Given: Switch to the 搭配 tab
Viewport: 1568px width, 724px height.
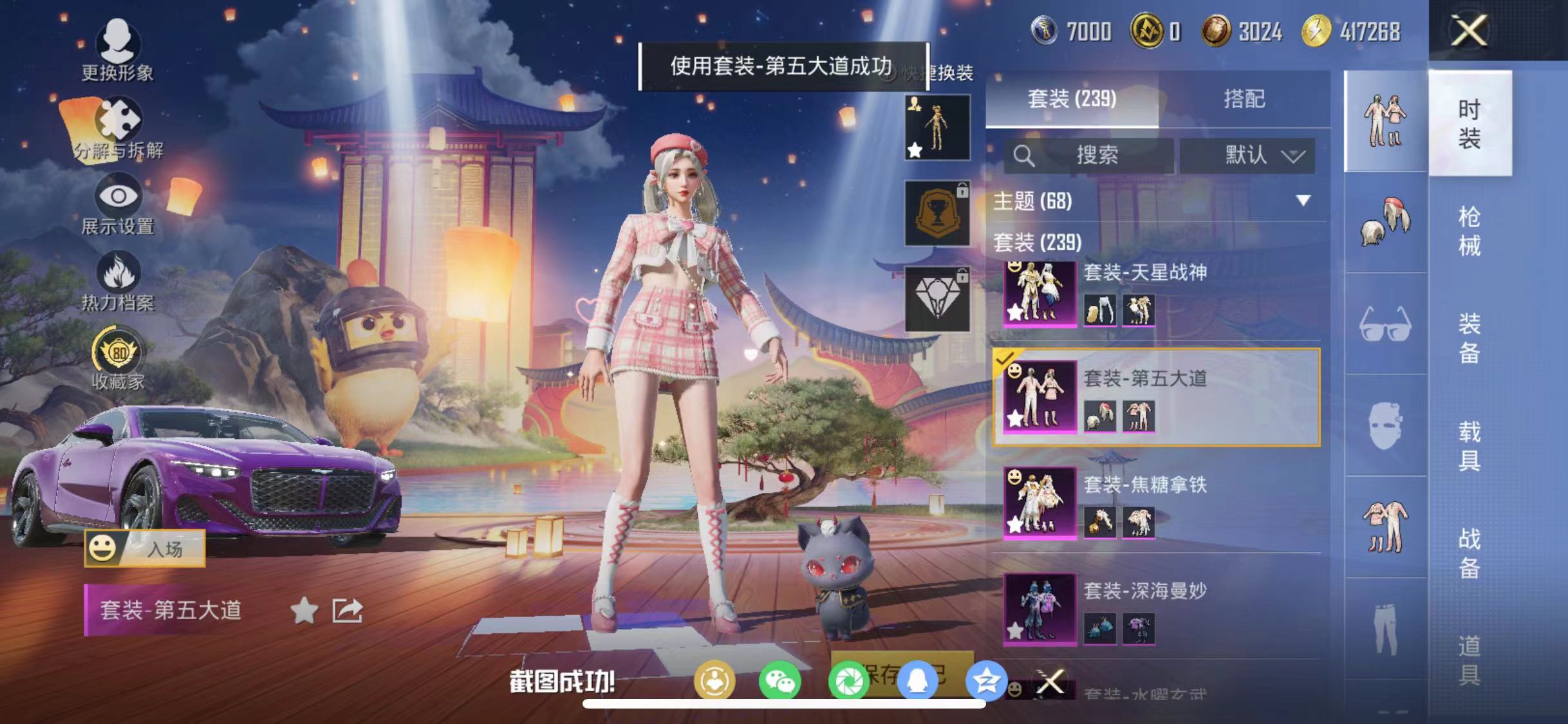Looking at the screenshot, I should pyautogui.click(x=1245, y=98).
